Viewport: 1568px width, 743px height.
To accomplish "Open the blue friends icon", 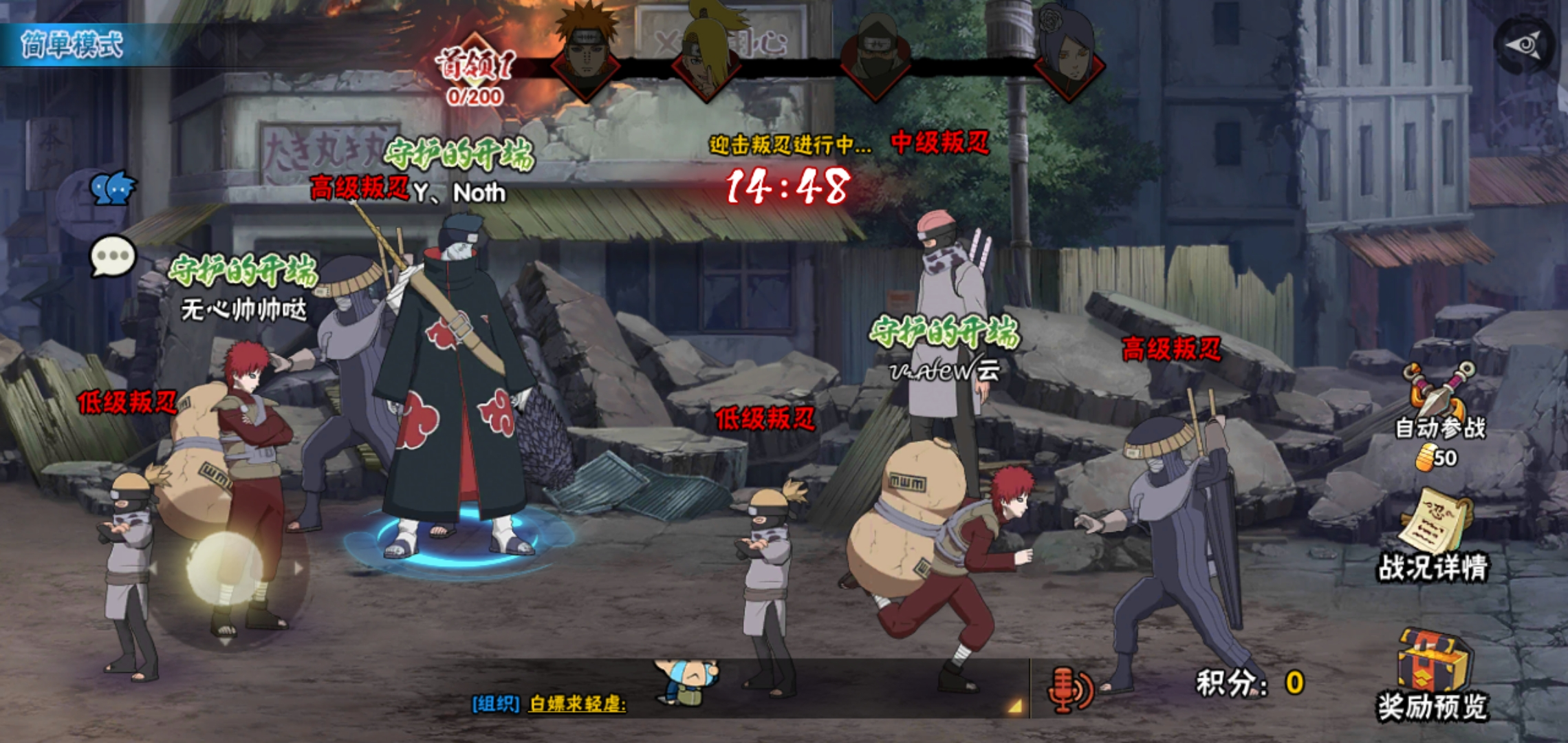I will [x=113, y=187].
